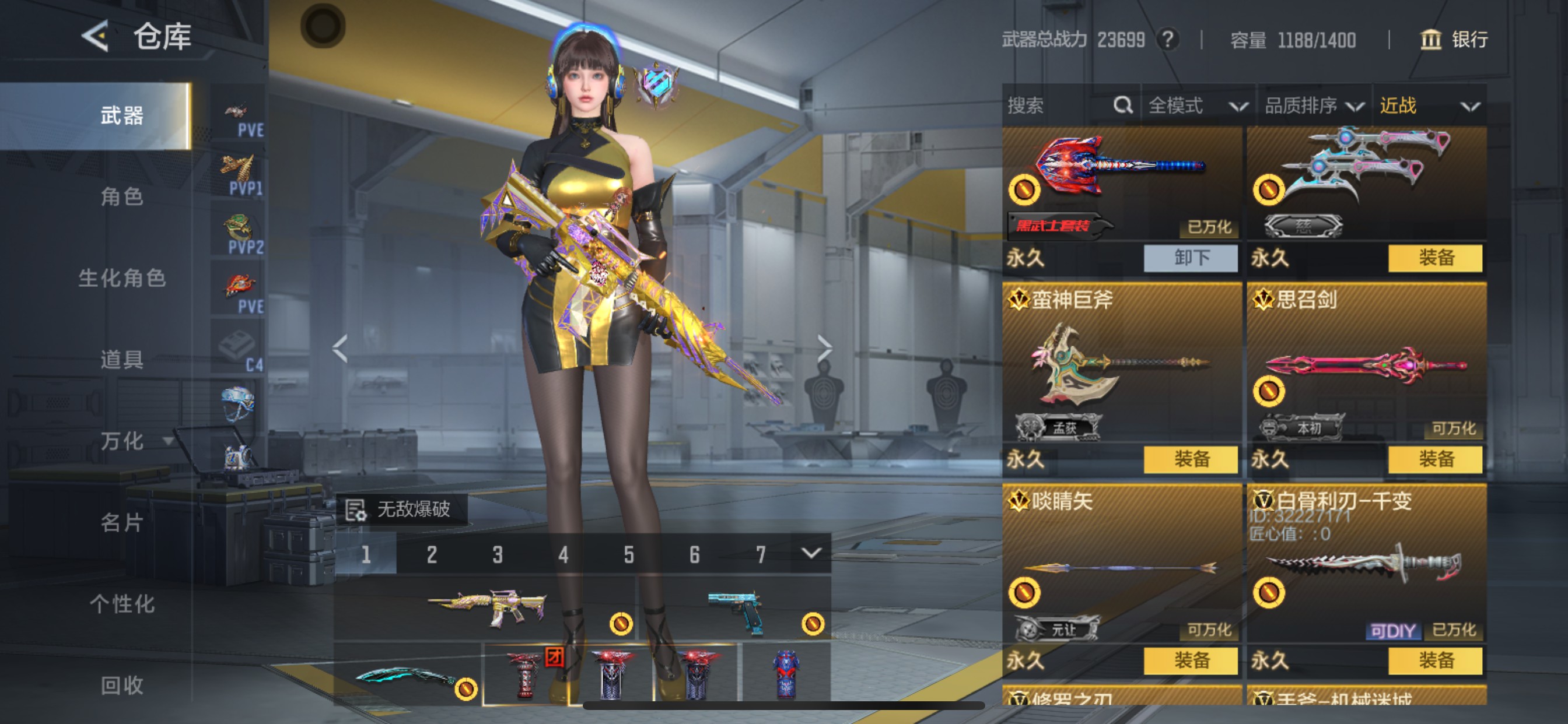Open the 银行 bank

pos(1454,40)
